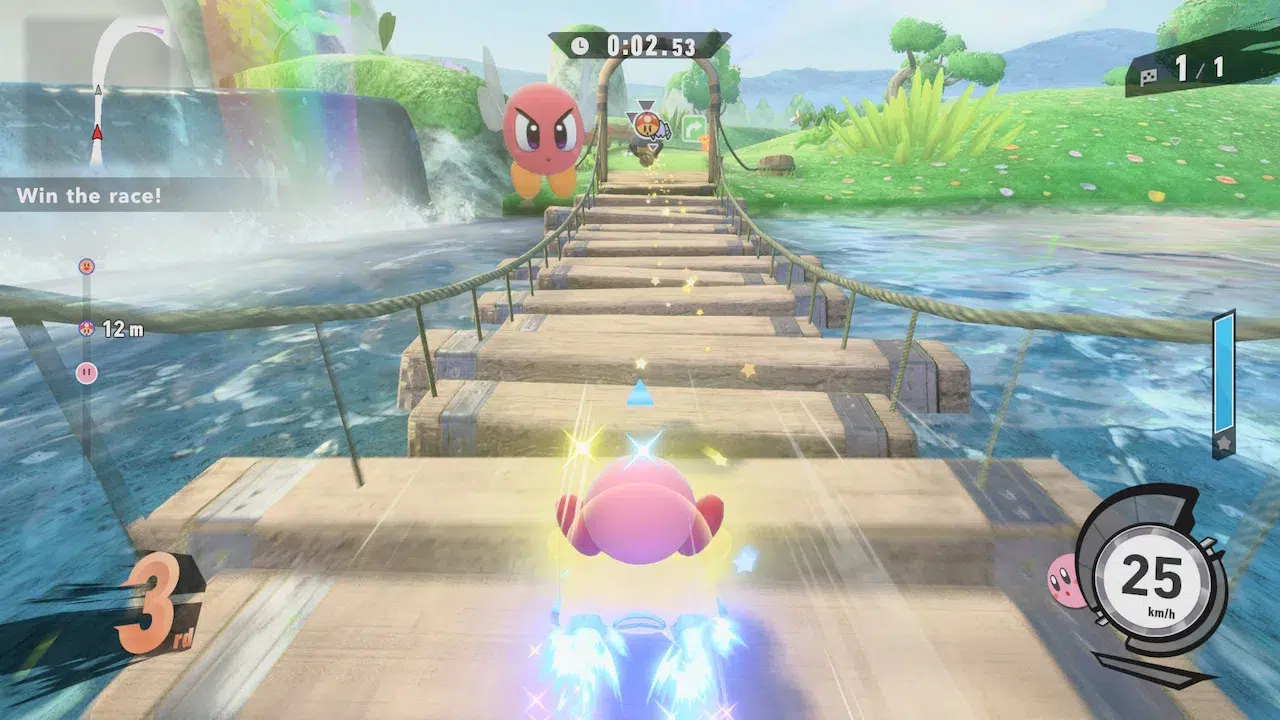Image resolution: width=1280 pixels, height=720 pixels.
Task: Click the red-faced racer icon atop the progress tracker
Action: [x=86, y=267]
